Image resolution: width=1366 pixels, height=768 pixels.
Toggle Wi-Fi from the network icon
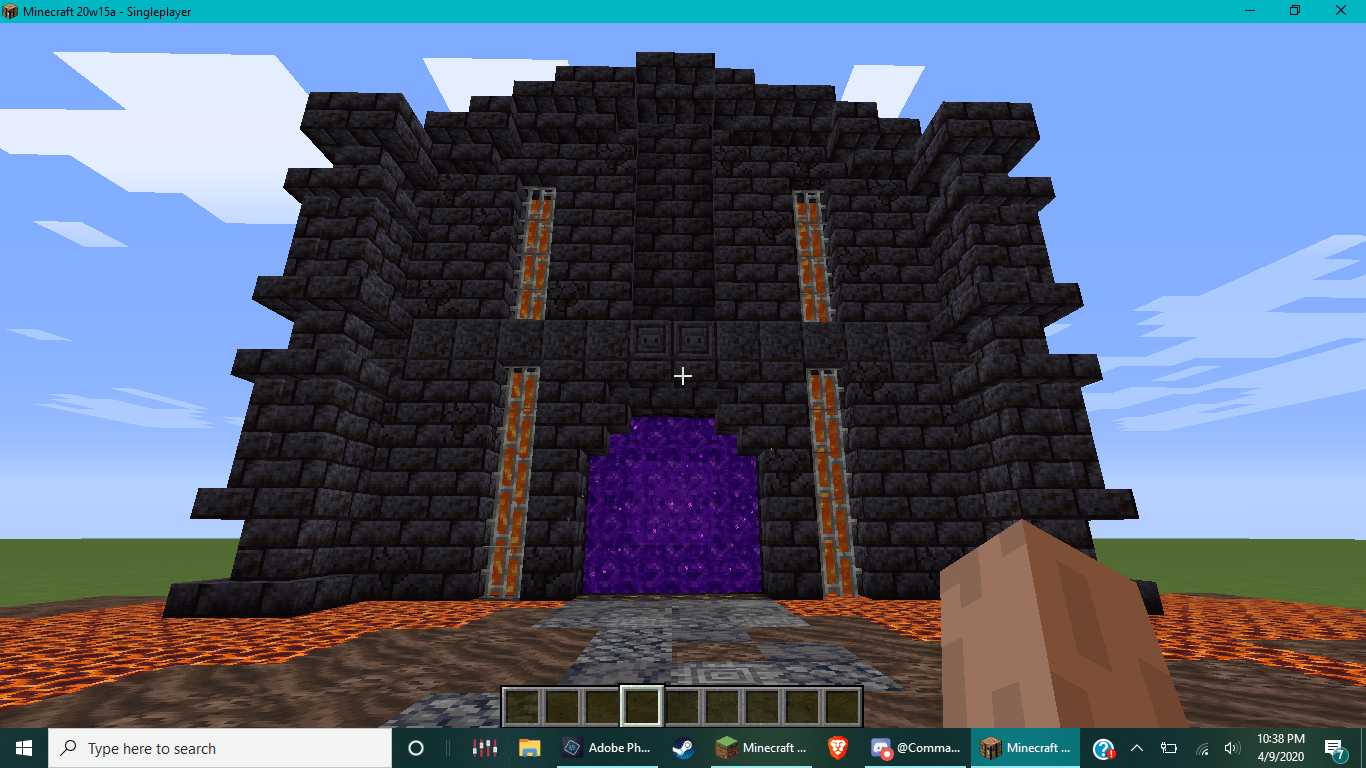click(x=1200, y=748)
